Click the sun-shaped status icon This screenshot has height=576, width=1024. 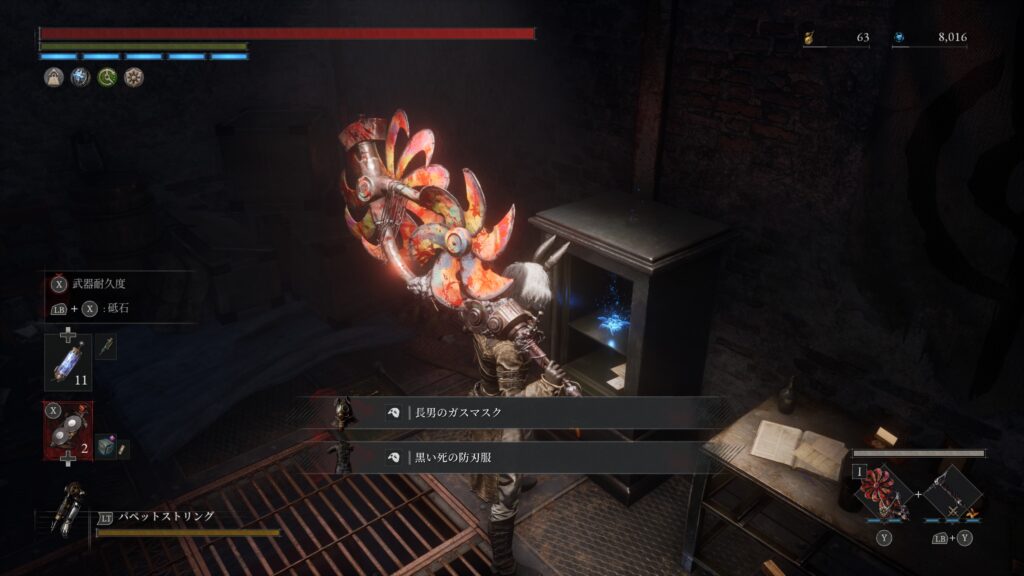tap(134, 77)
